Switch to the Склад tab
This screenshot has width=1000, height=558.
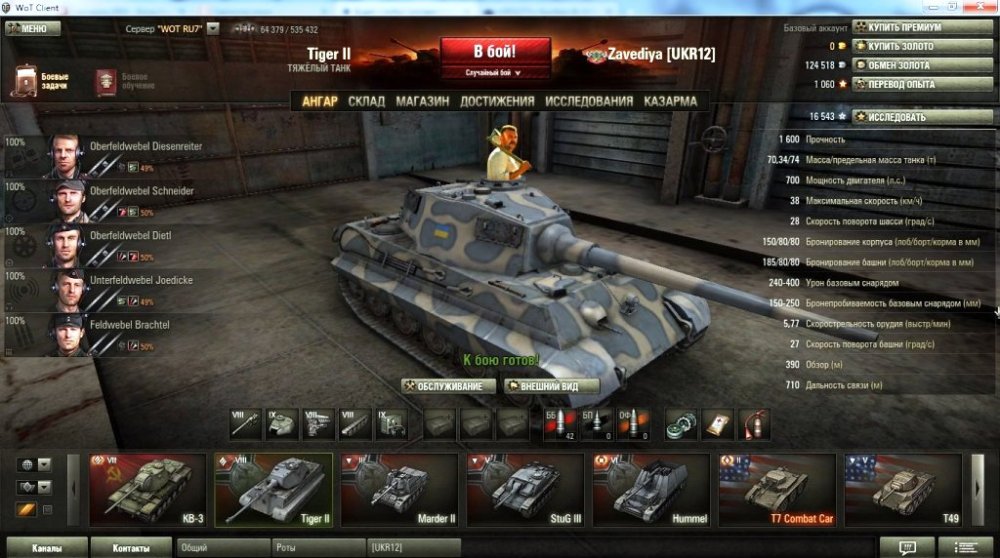(x=366, y=101)
